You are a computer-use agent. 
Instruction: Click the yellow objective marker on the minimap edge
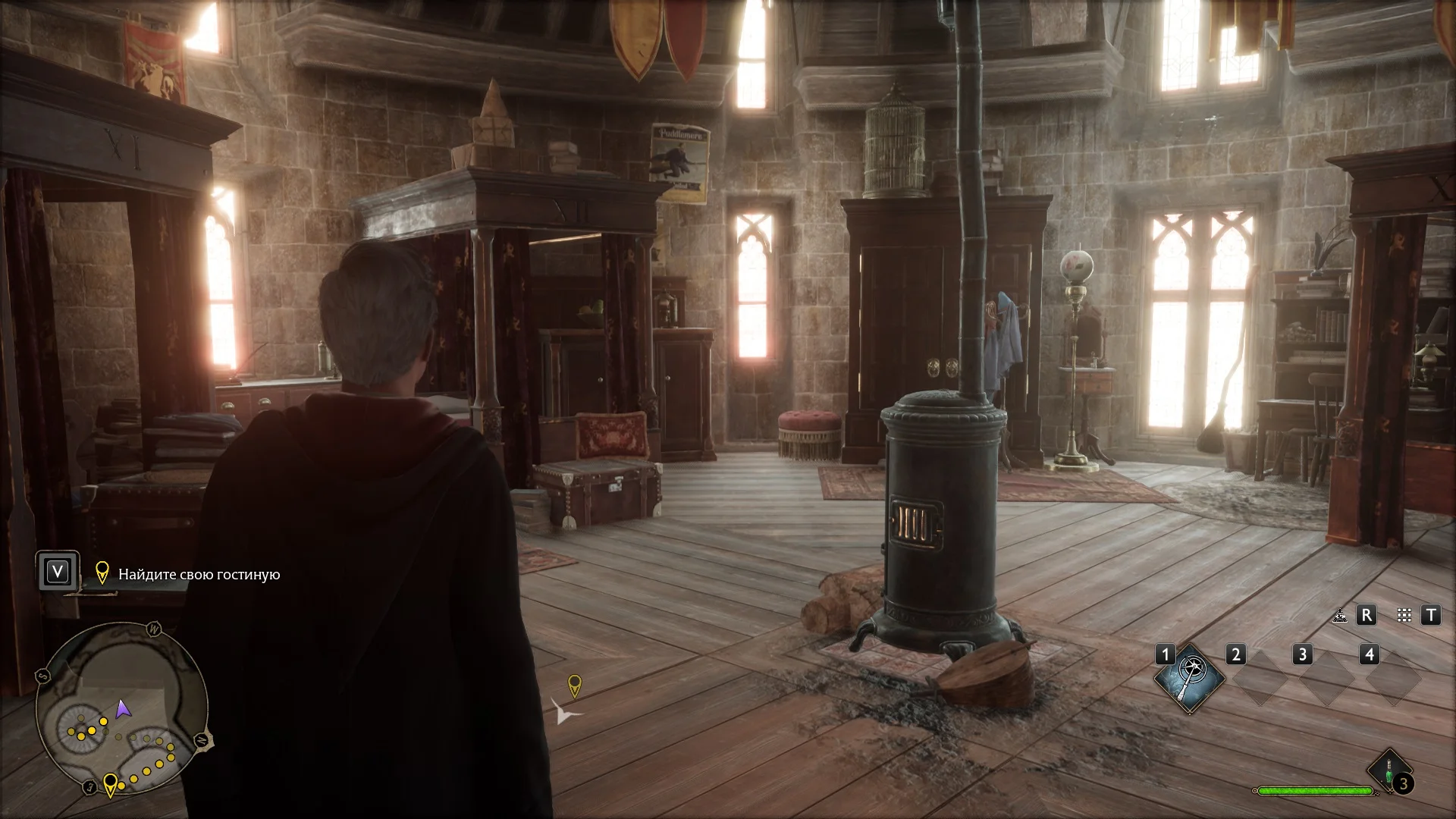(x=110, y=783)
